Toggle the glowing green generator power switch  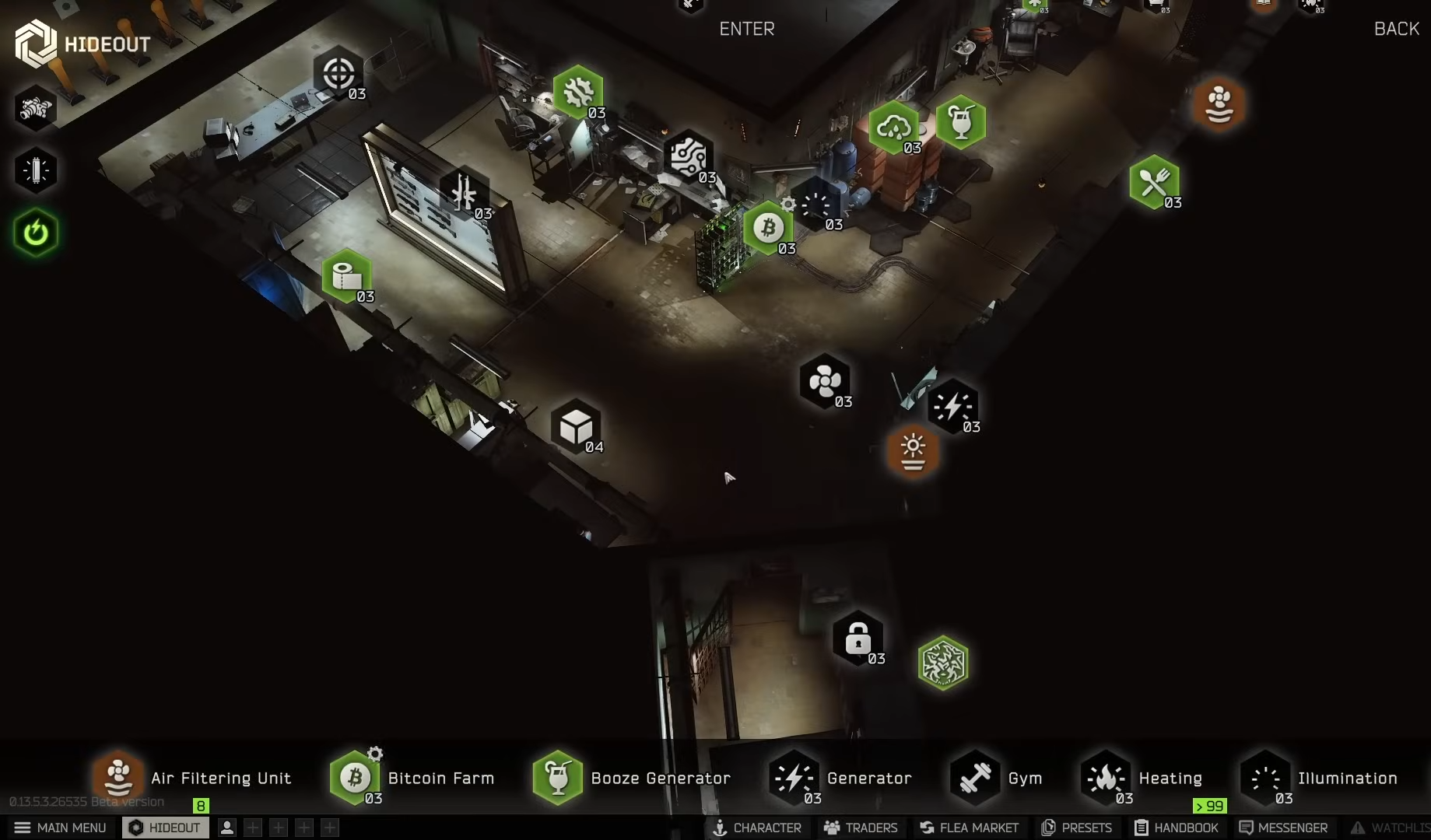(36, 232)
